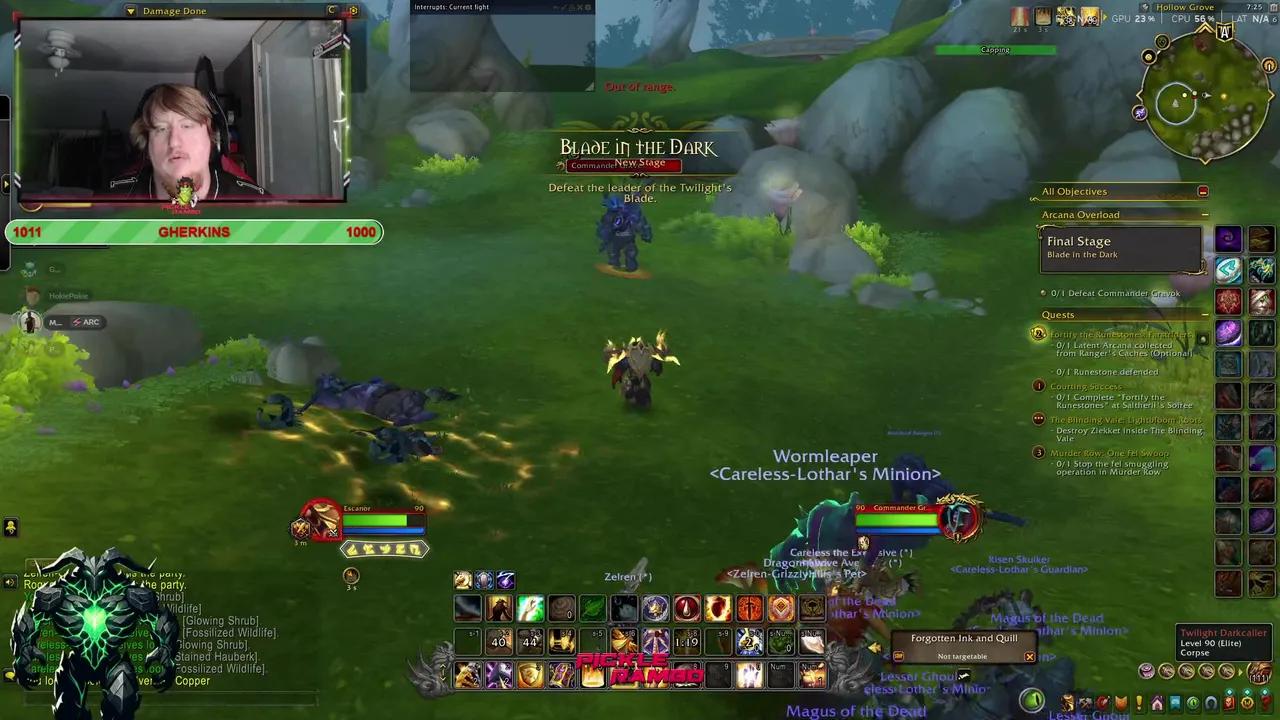
Task: Open the Hollow Grove zone map label
Action: click(x=1184, y=7)
